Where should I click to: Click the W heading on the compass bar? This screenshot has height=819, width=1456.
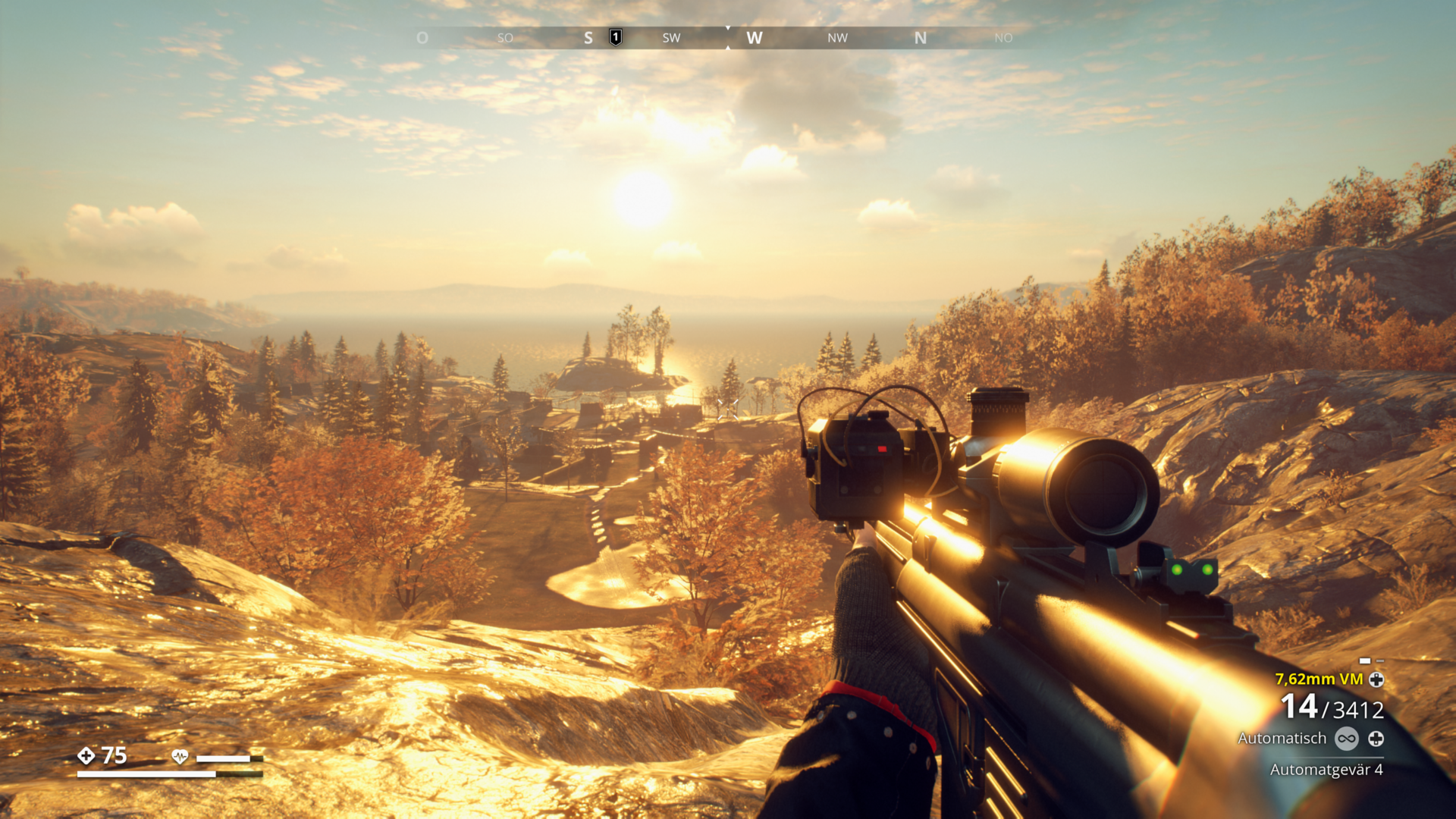[x=754, y=38]
